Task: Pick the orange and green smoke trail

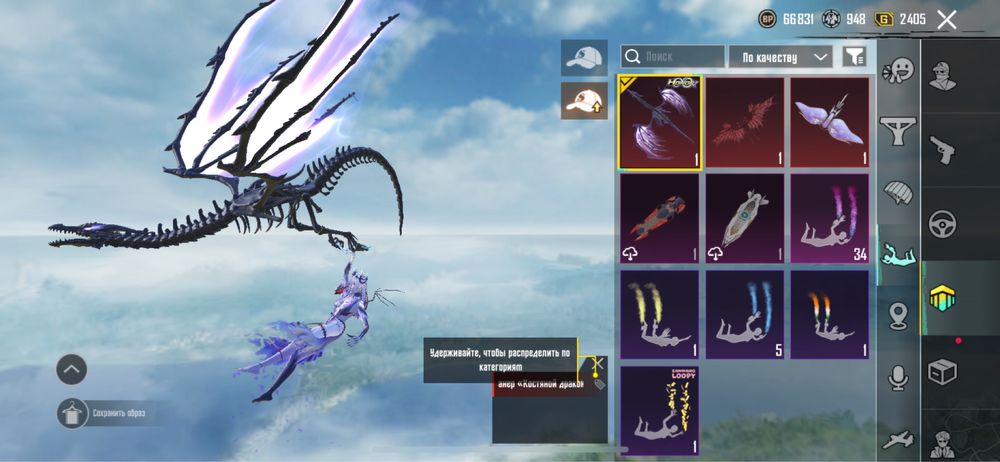Action: tap(829, 314)
